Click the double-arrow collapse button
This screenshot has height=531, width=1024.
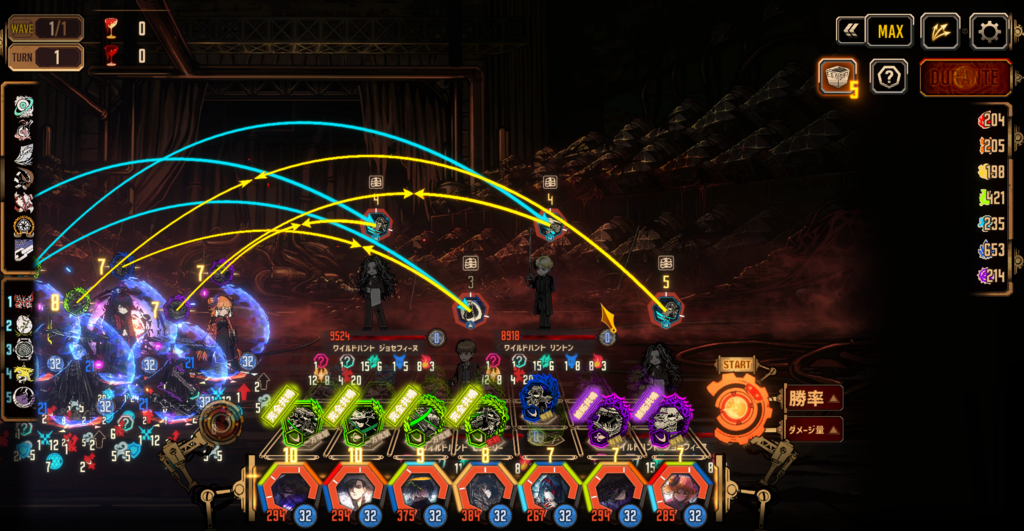click(850, 31)
